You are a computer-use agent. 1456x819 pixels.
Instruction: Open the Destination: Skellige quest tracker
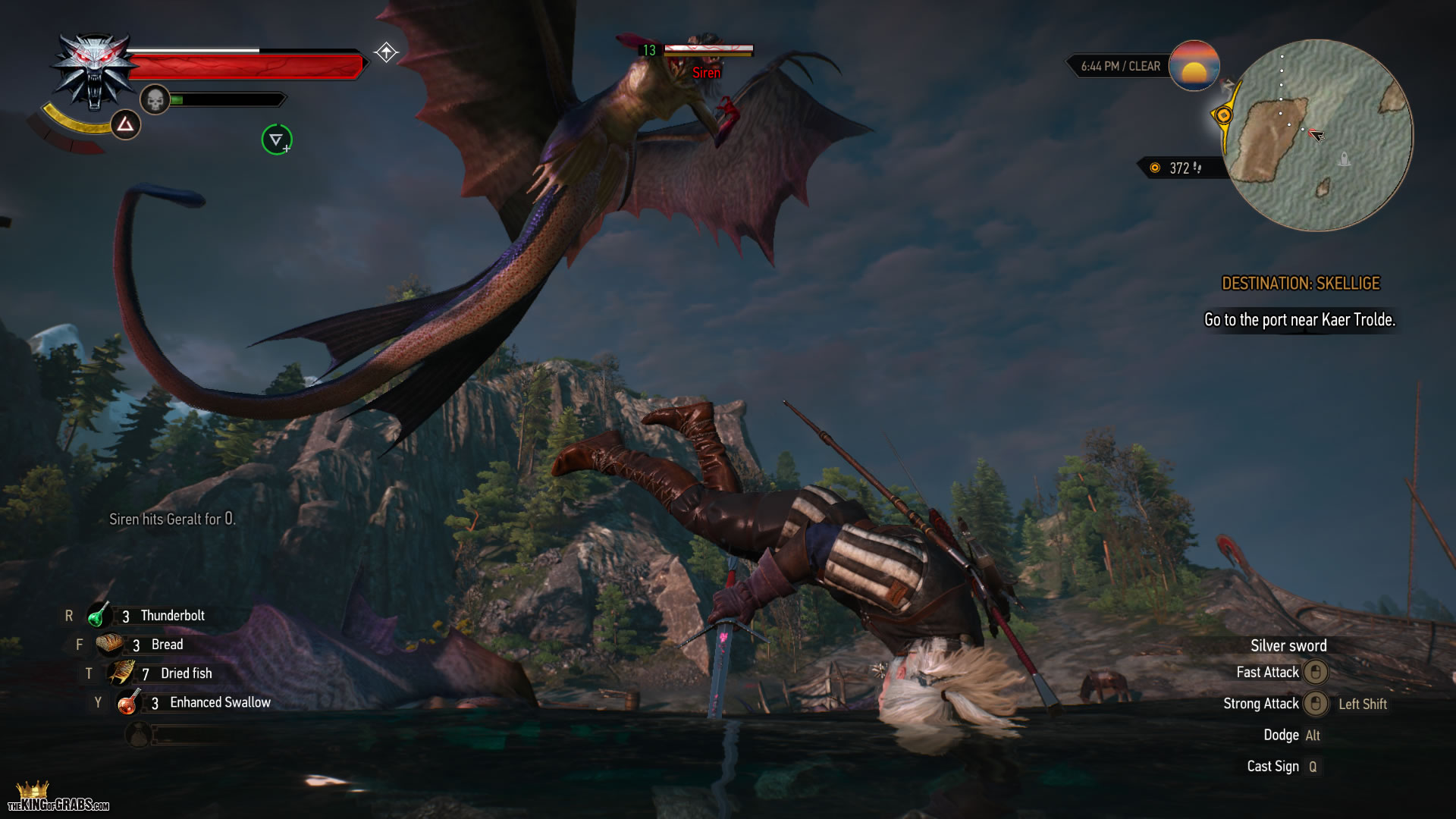coord(1301,284)
